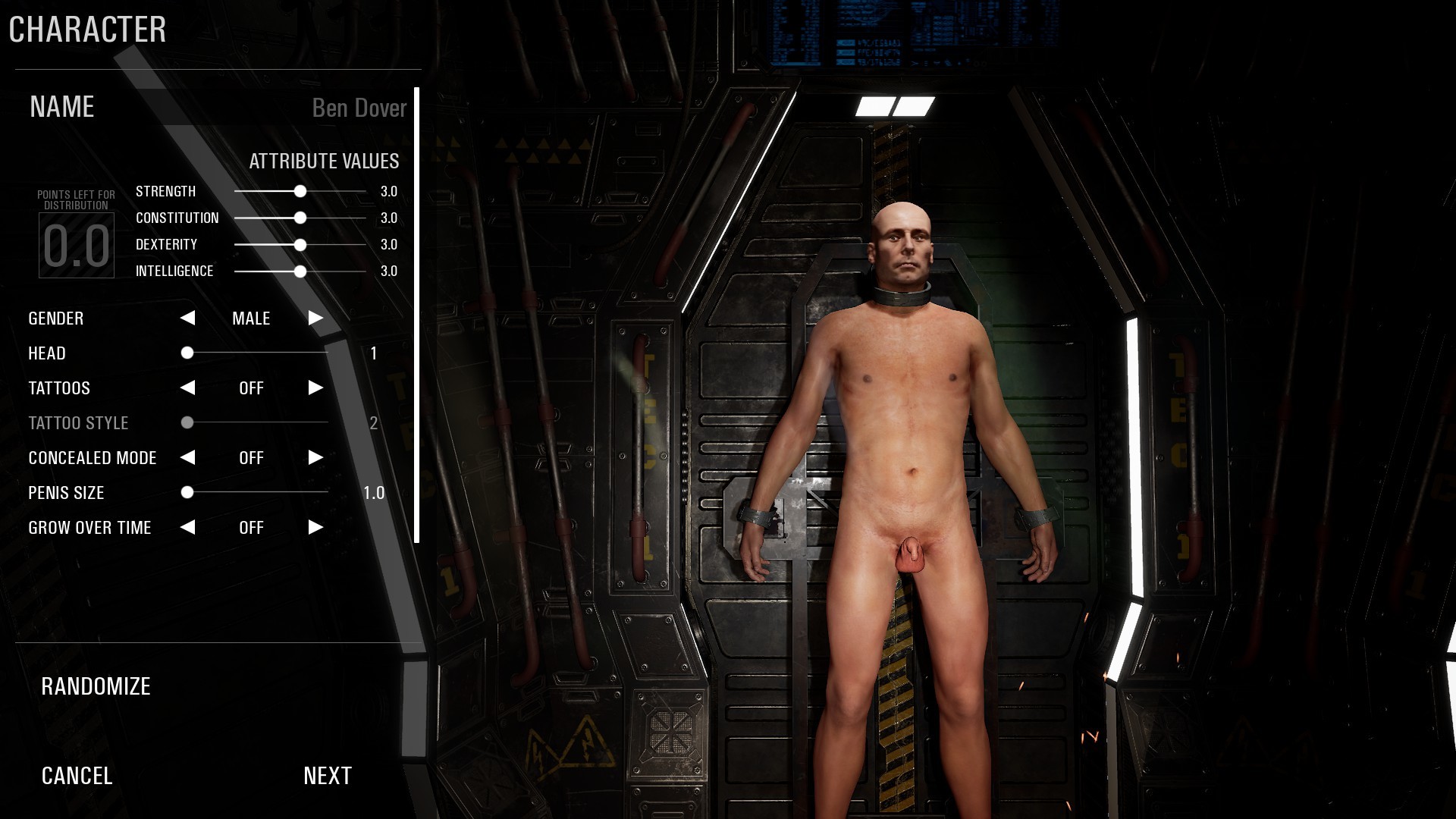Proceed with the Next button
This screenshot has height=819, width=1456.
pos(328,776)
